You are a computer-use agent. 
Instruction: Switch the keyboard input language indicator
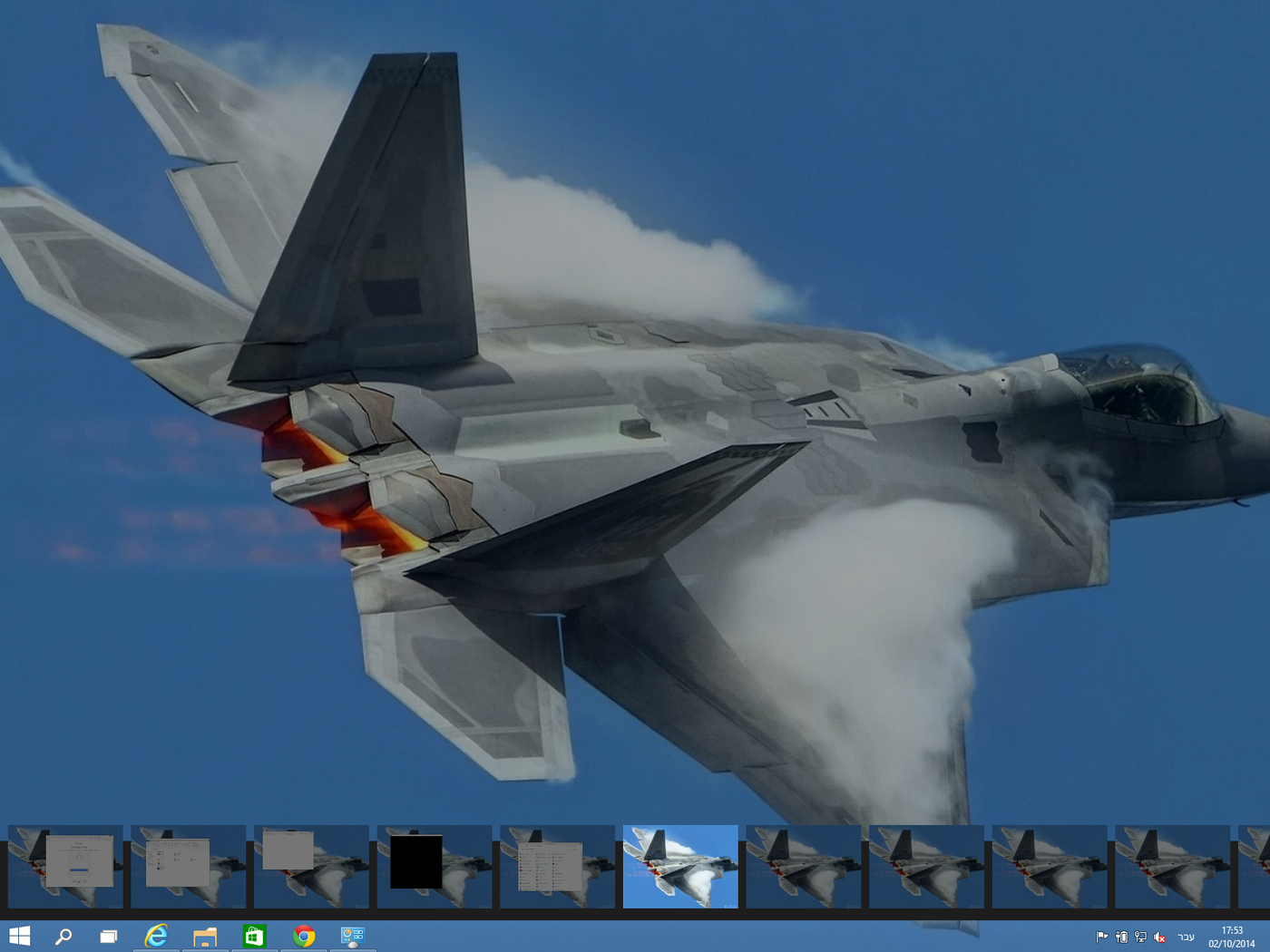(x=1186, y=937)
